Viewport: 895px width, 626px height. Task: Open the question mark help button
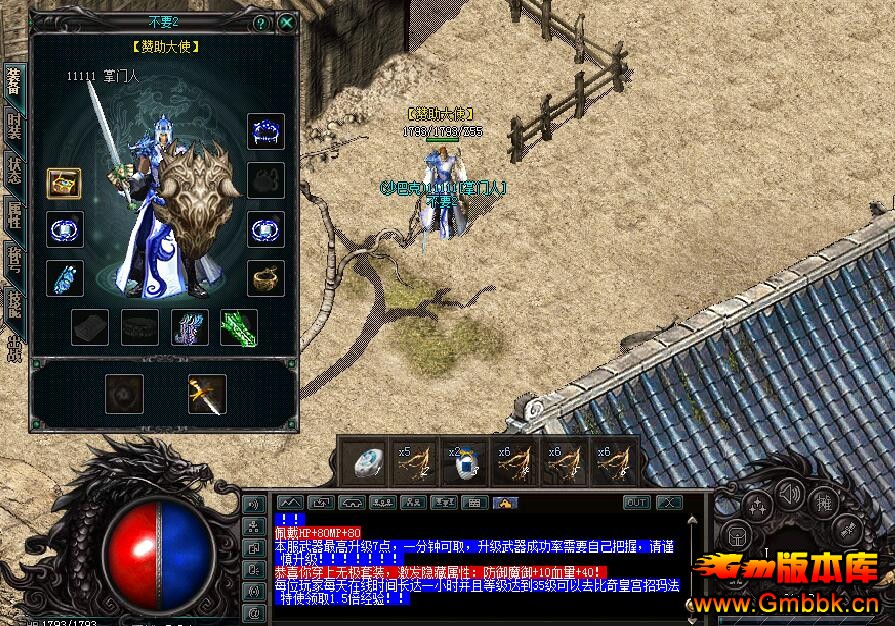261,22
